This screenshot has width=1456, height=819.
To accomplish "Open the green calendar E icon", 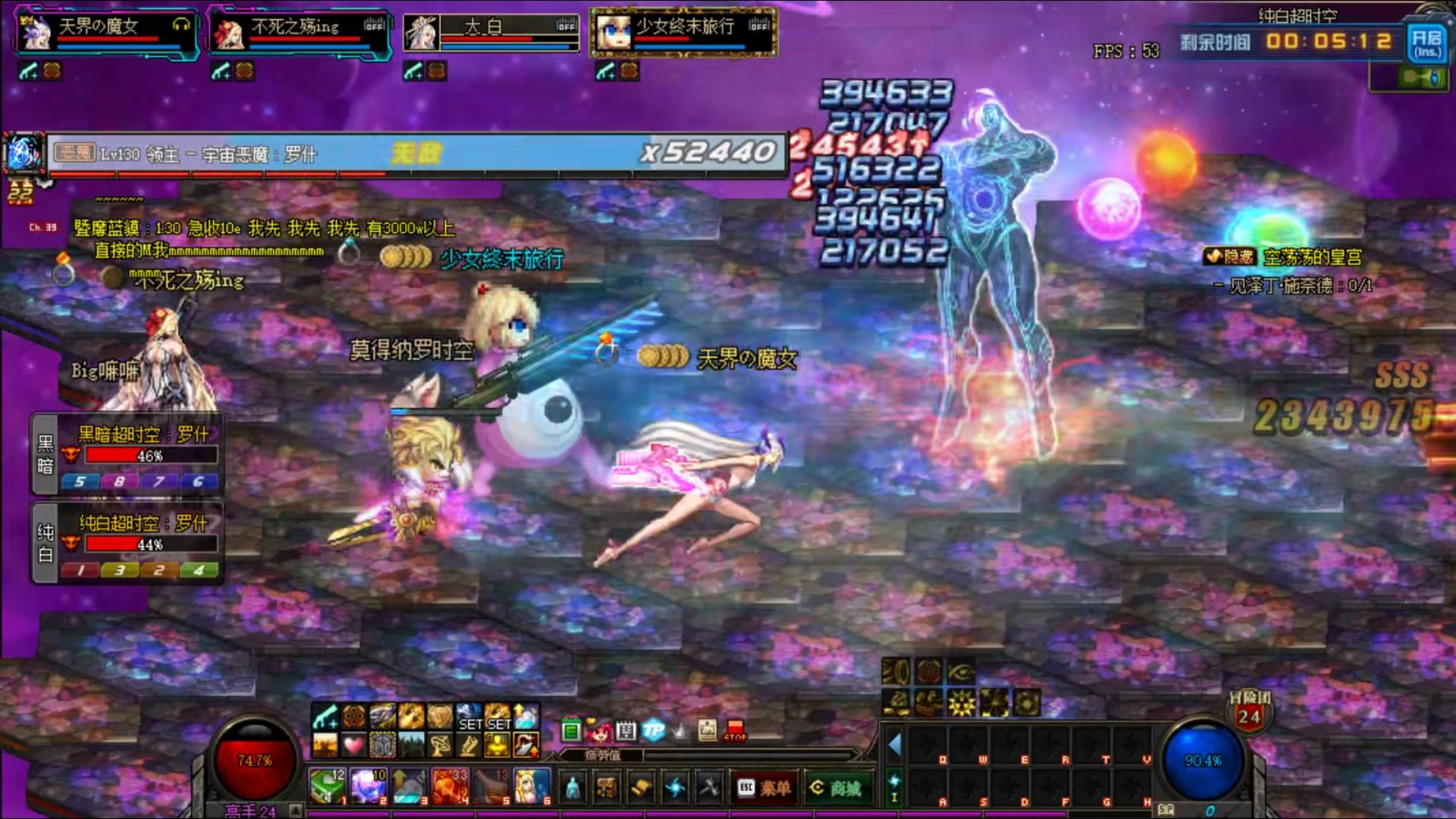I will 572,731.
